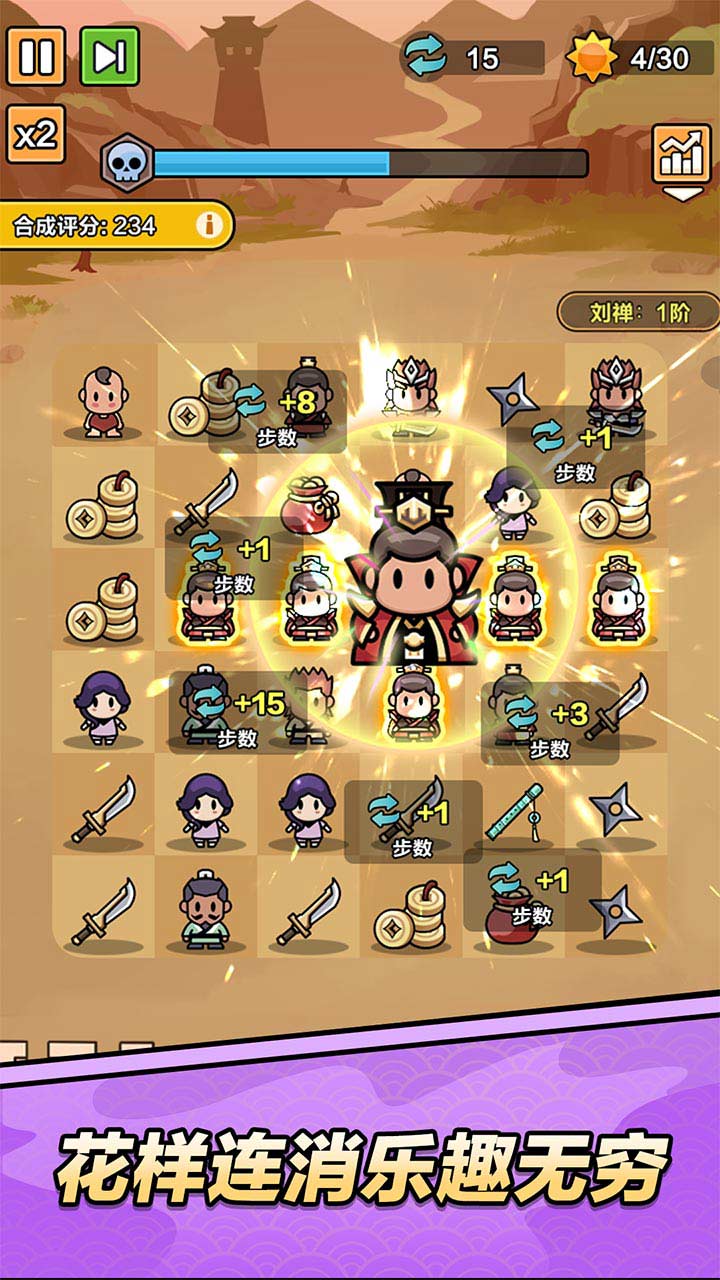The image size is (720, 1280).
Task: Click the green skip-forward button
Action: coord(109,56)
